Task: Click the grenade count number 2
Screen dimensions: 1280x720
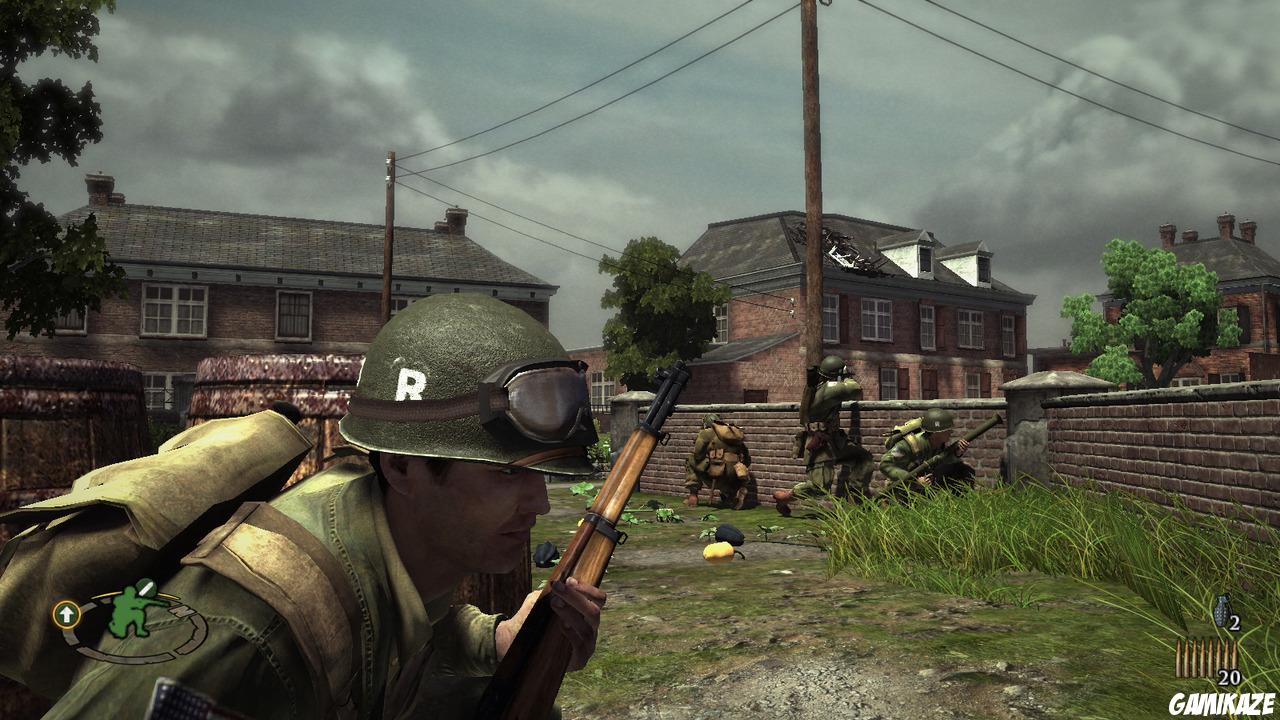Action: point(1235,622)
